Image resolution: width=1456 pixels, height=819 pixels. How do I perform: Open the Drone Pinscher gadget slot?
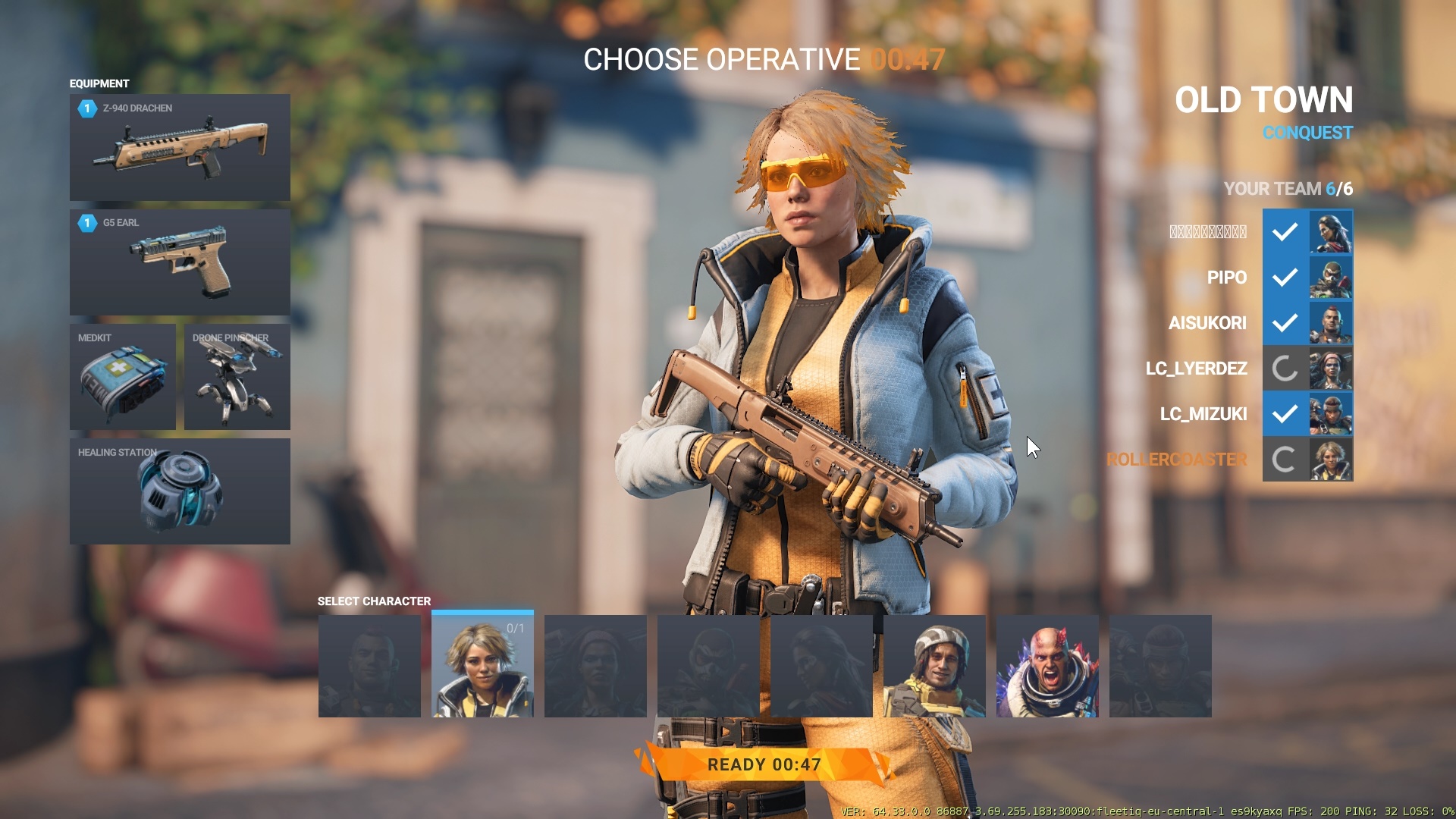[237, 377]
